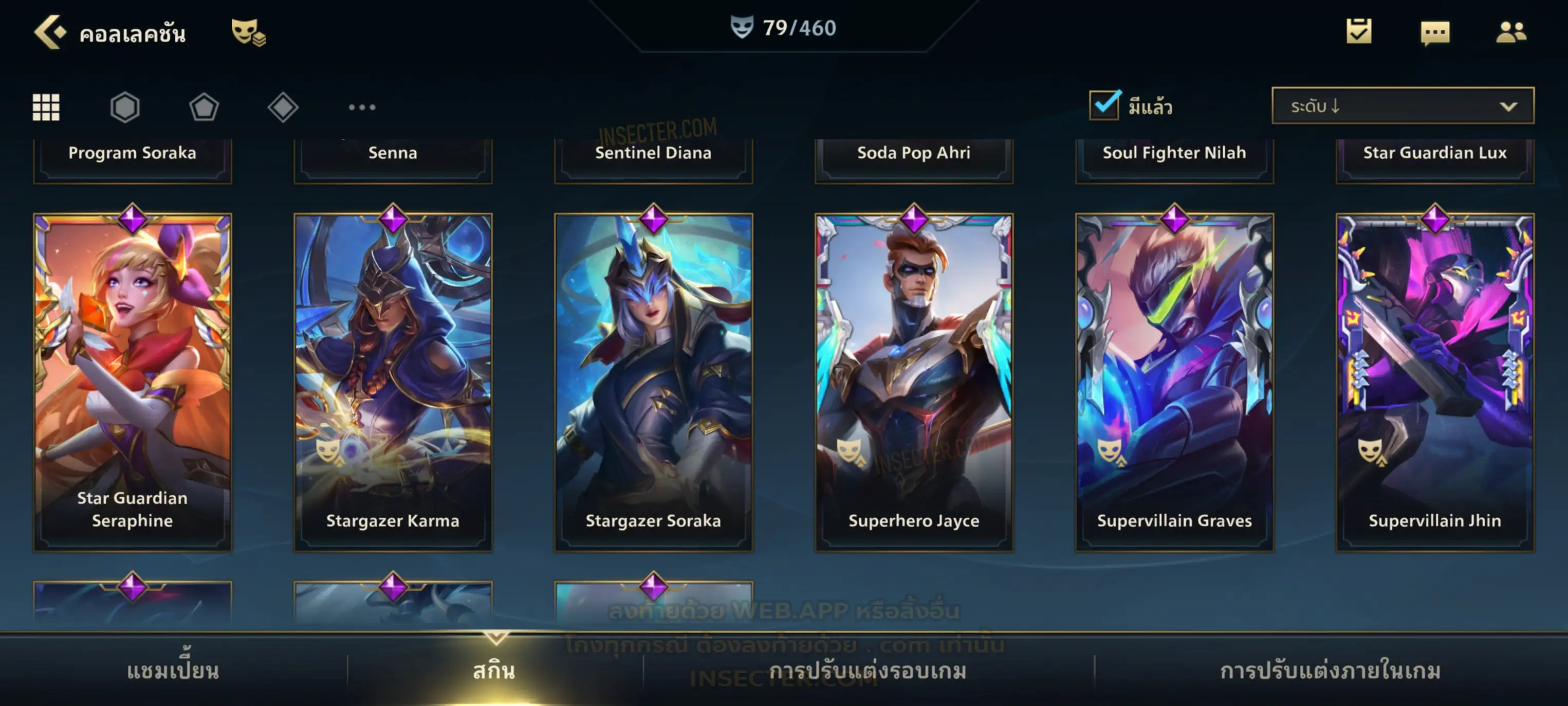Select the Stargazer Soraka skin card
The image size is (1568, 706).
654,382
